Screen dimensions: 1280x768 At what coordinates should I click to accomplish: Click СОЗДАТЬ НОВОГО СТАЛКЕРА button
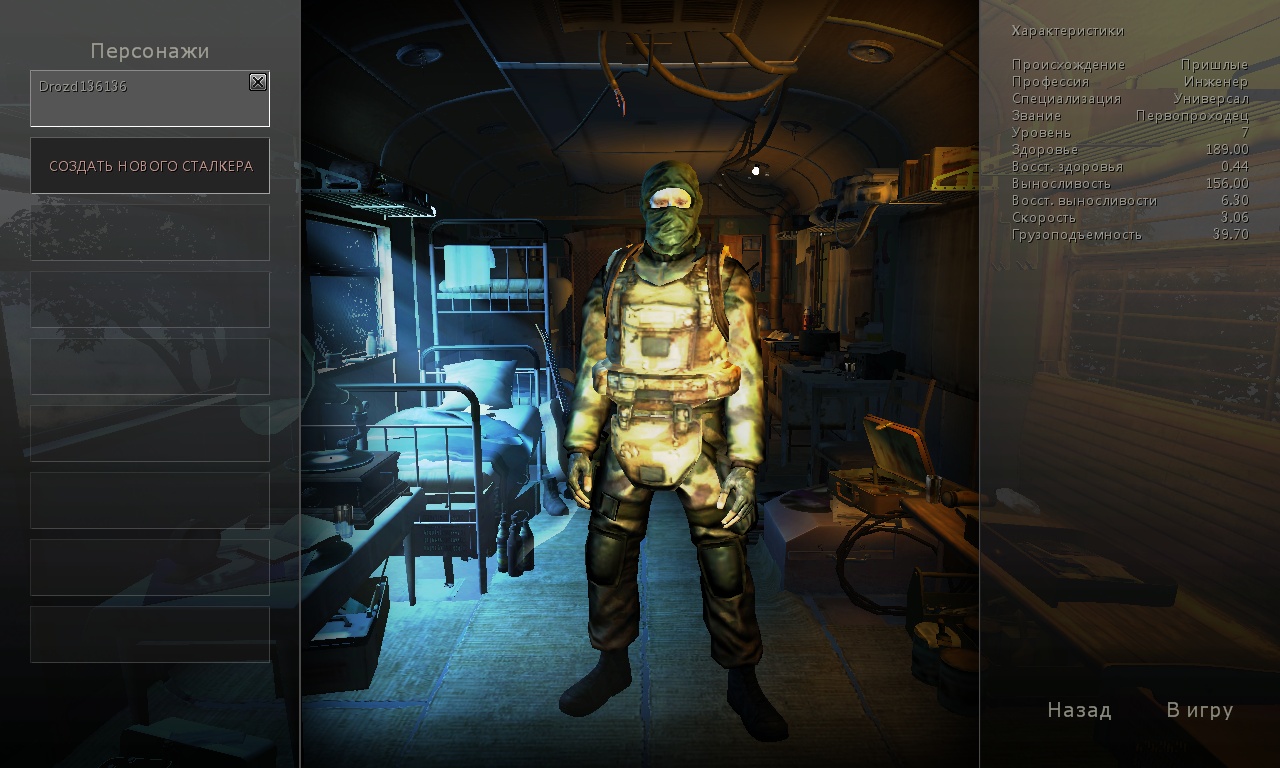pyautogui.click(x=150, y=166)
